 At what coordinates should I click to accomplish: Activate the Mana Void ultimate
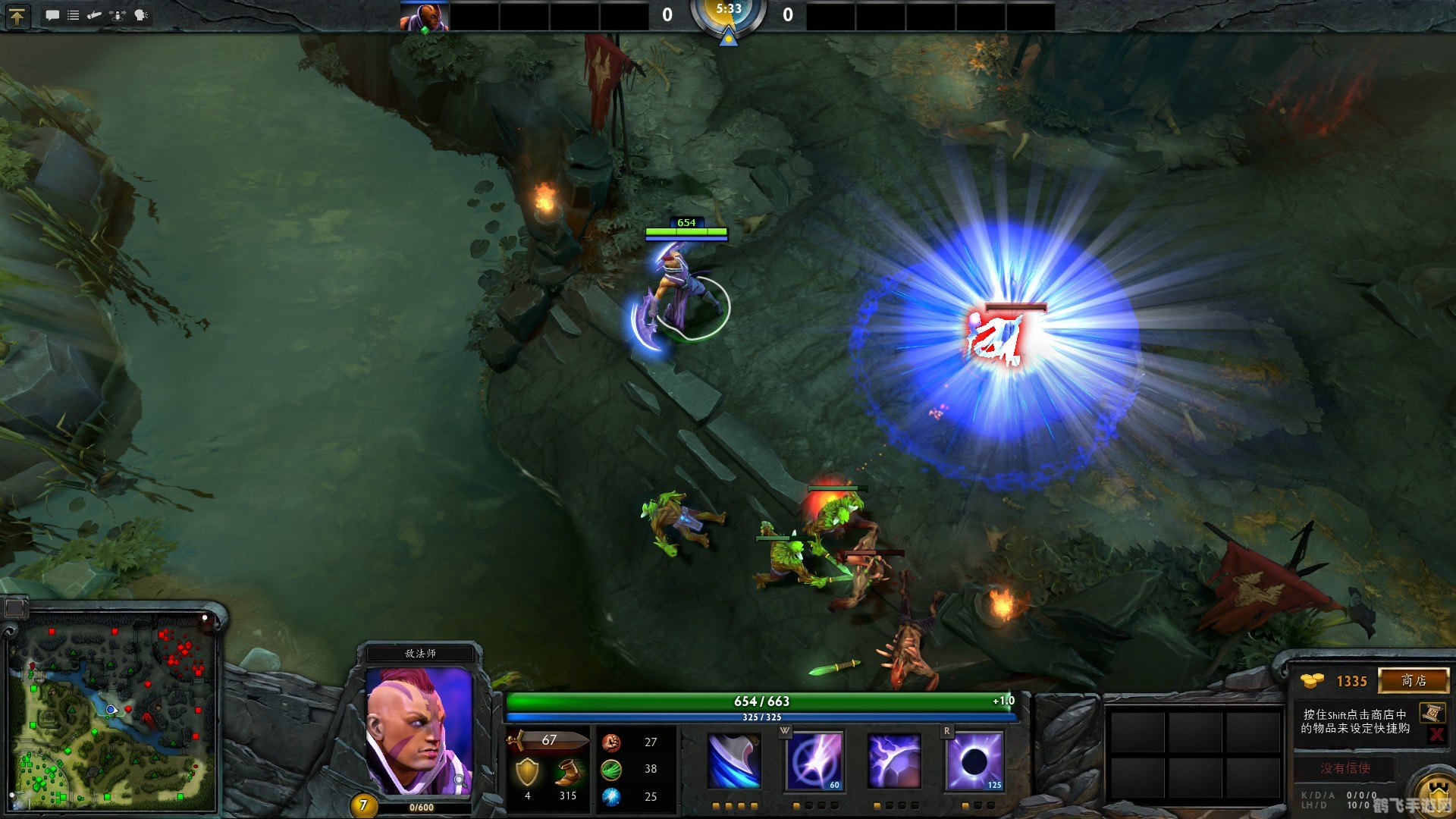pyautogui.click(x=974, y=761)
